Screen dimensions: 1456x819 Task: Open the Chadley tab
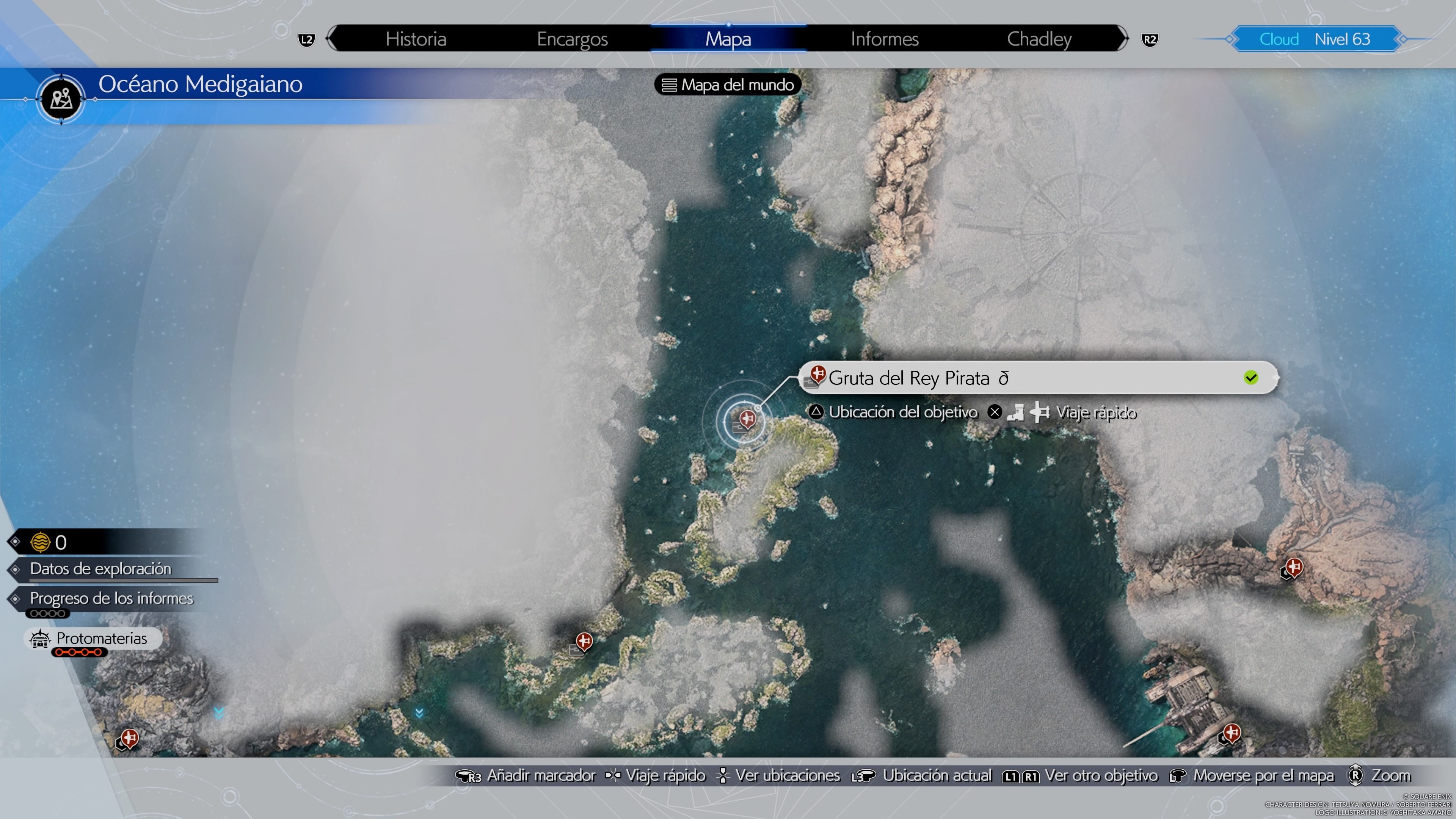click(1039, 39)
